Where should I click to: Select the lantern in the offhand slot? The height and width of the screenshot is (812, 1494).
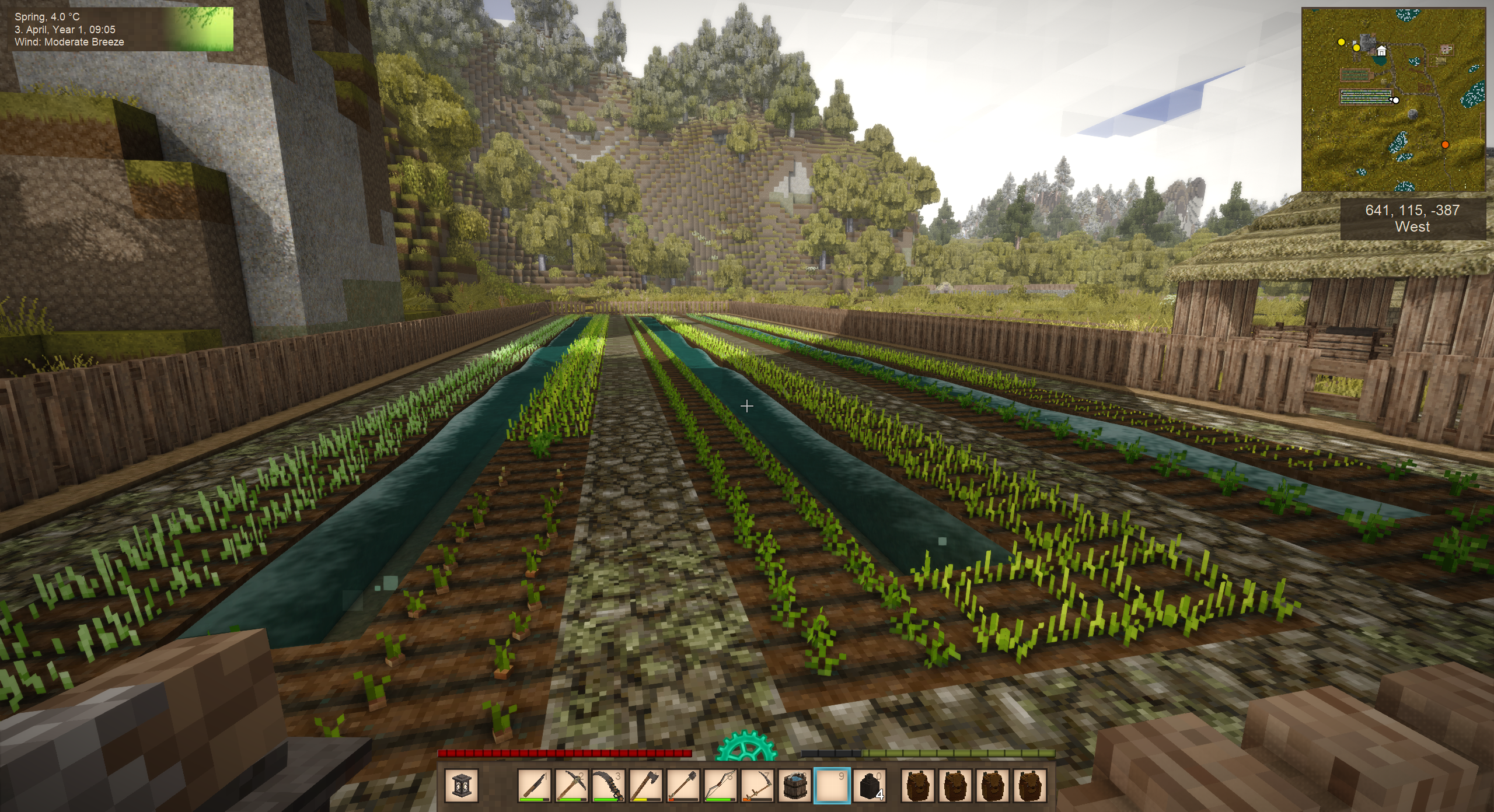point(462,785)
